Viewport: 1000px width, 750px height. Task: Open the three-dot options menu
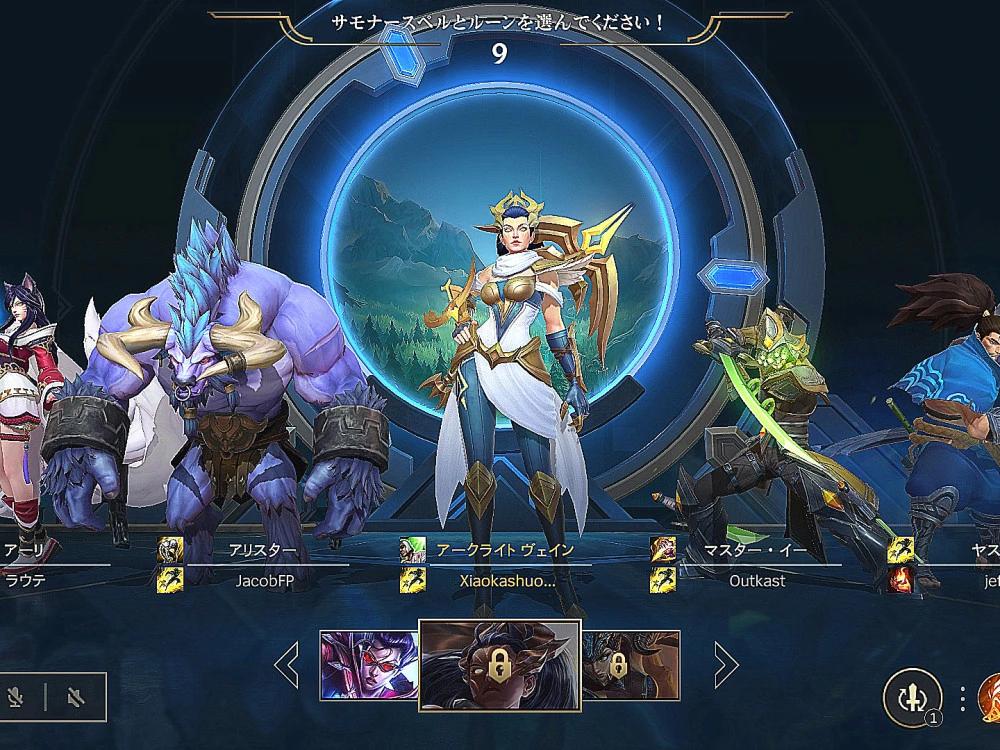[x=961, y=698]
